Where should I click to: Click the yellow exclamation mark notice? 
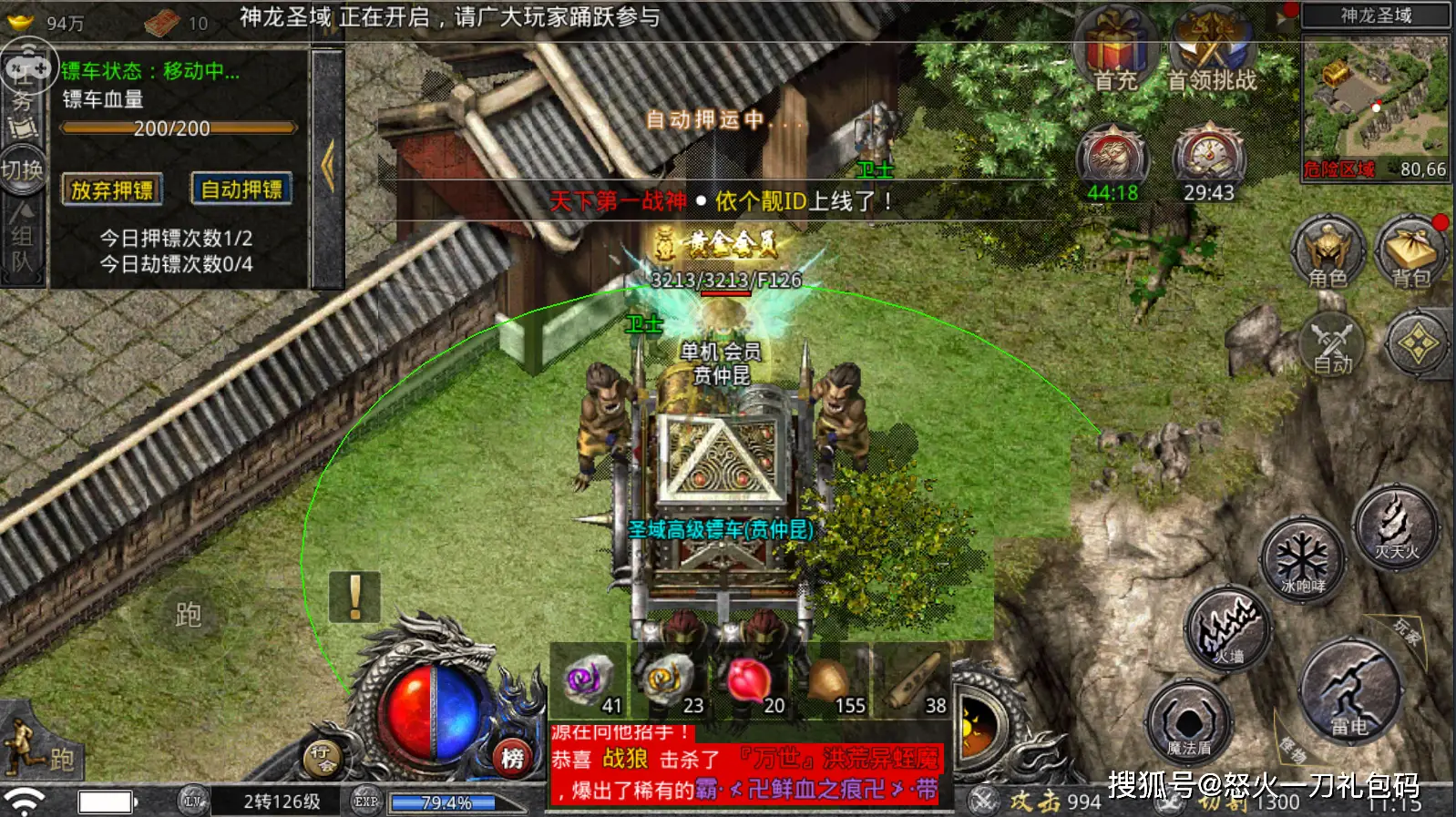354,597
